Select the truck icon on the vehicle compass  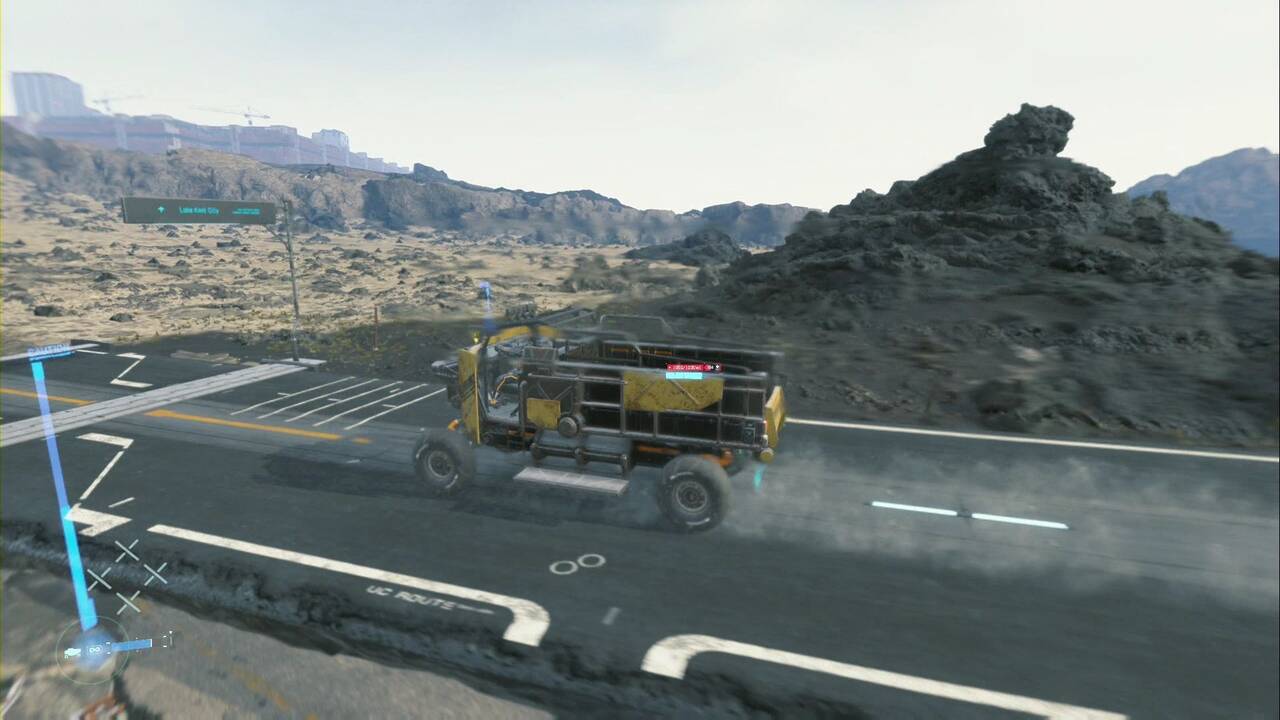coord(72,650)
